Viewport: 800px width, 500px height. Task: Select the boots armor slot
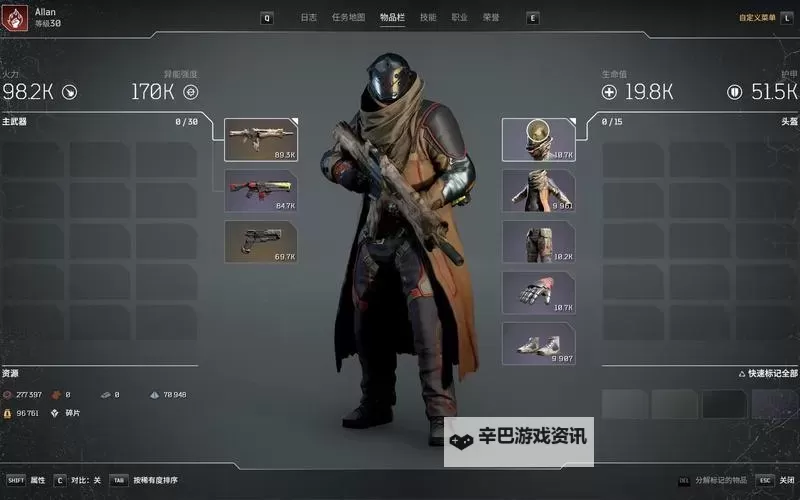coord(538,343)
